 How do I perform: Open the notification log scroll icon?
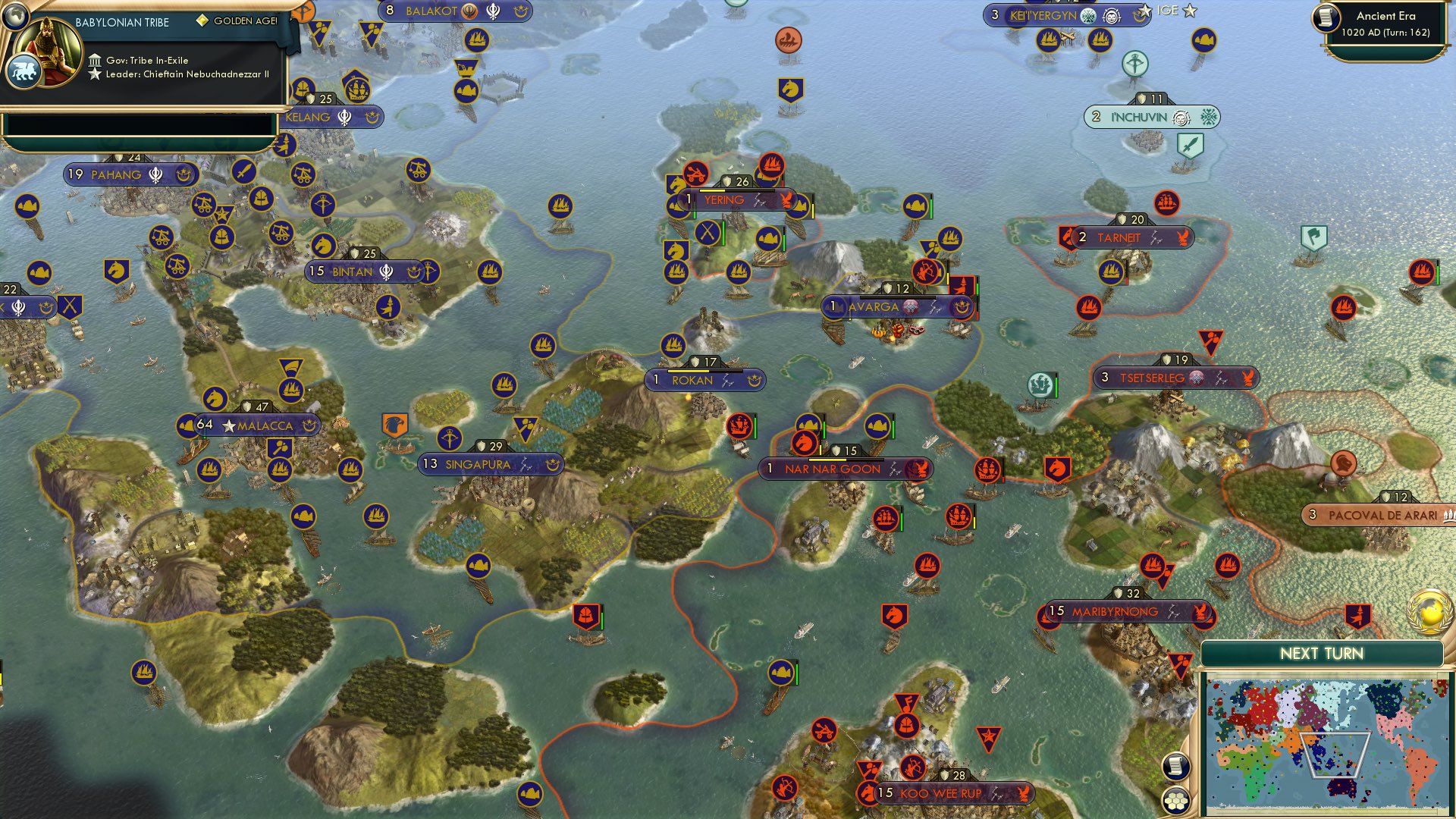pyautogui.click(x=1175, y=767)
